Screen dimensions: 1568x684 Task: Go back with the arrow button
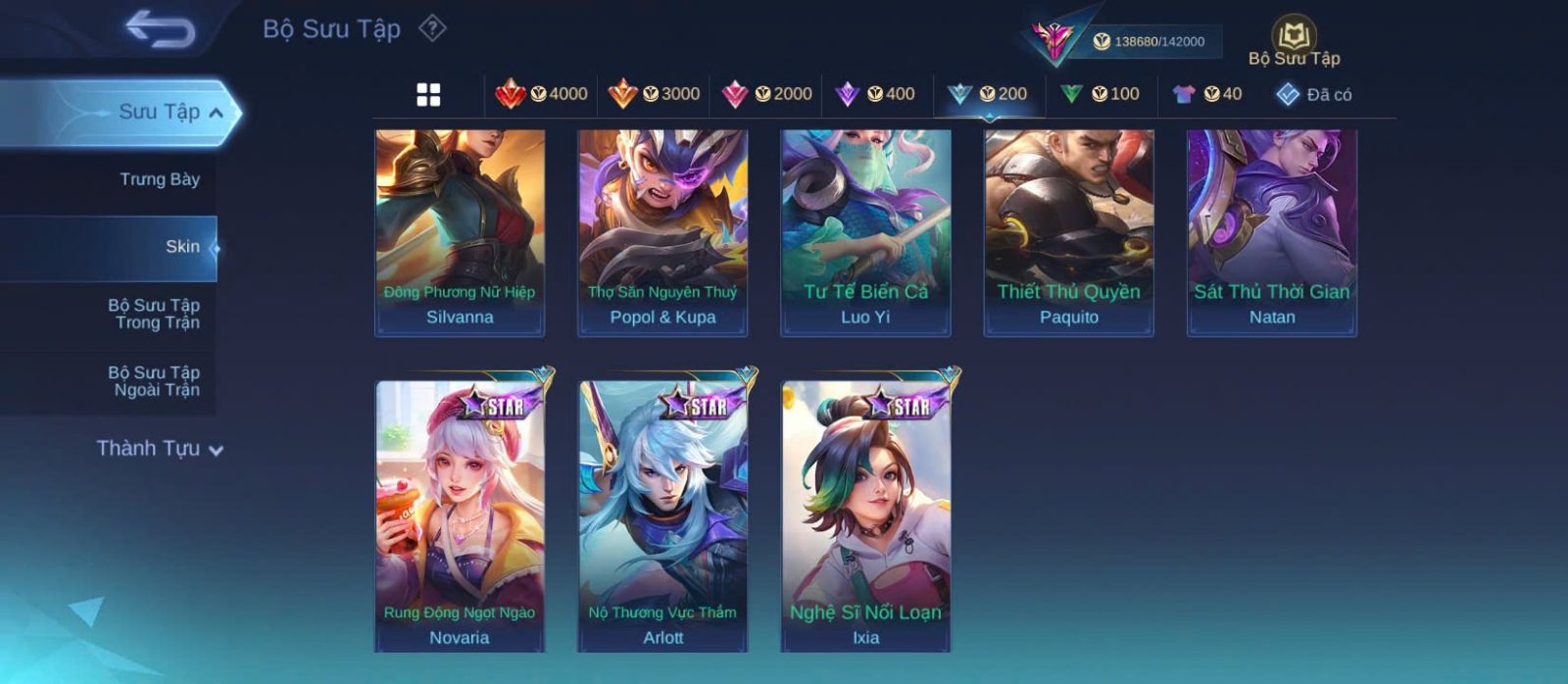pyautogui.click(x=160, y=29)
